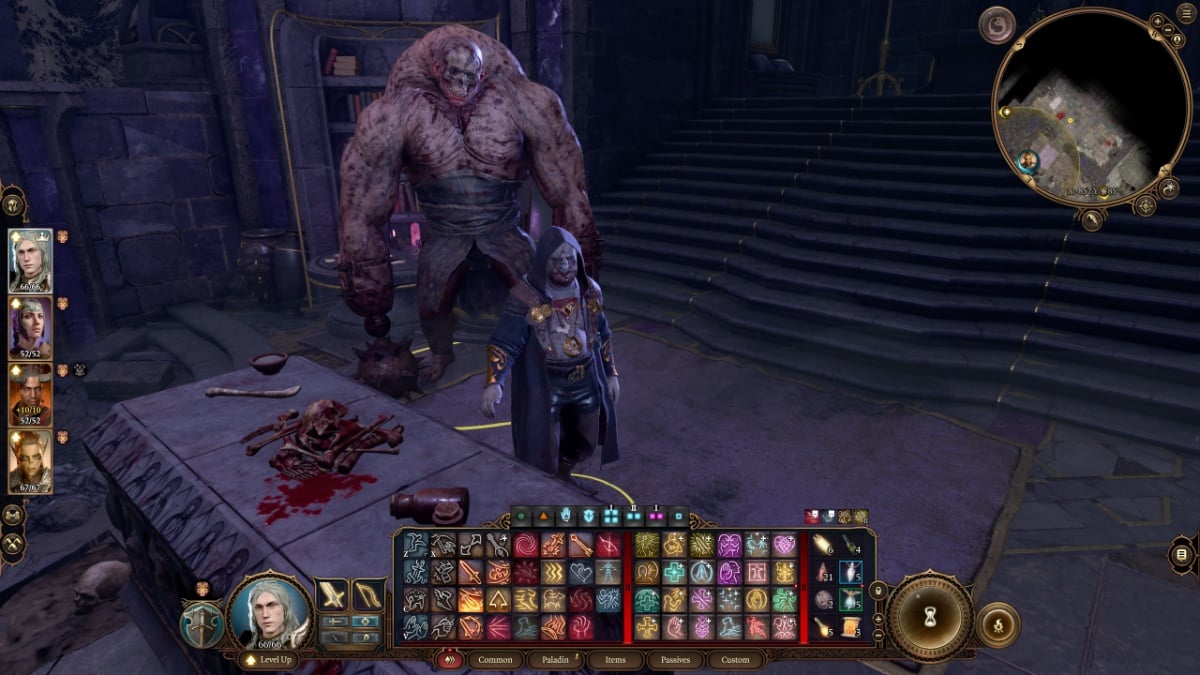The image size is (1200, 675).
Task: Open the campfire rest button
Action: click(x=997, y=624)
